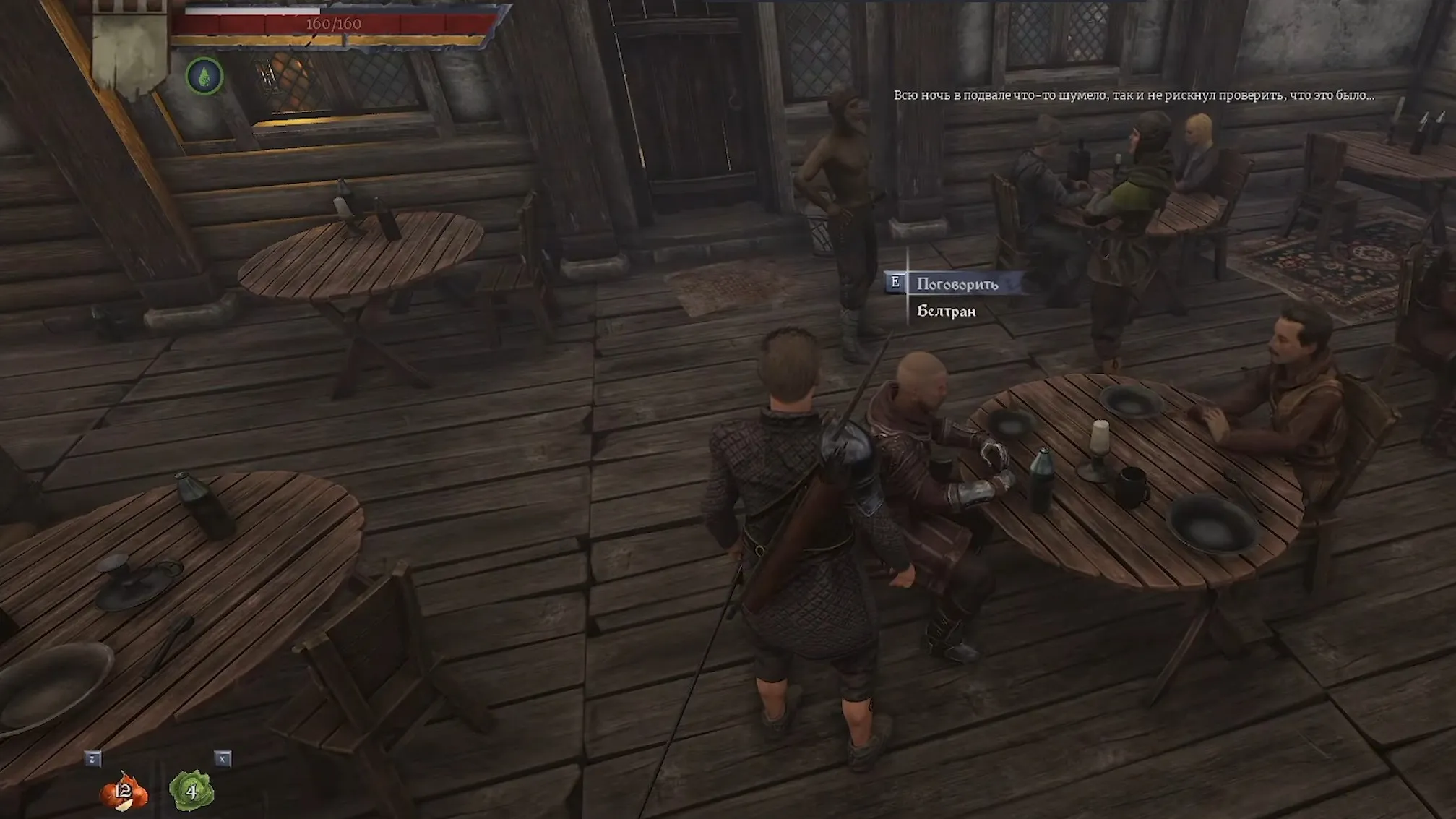
Task: Select the onion quick slot item
Action: (x=124, y=791)
